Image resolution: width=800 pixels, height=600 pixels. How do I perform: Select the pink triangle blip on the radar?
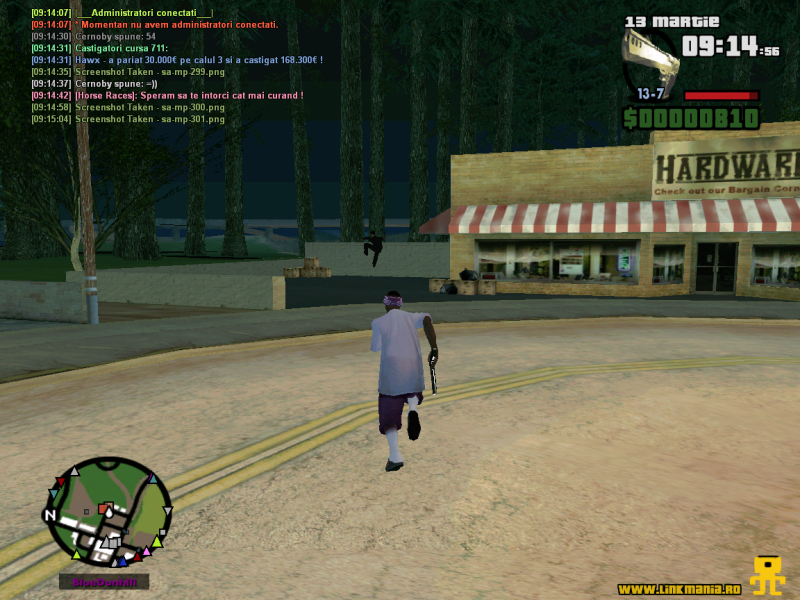coord(147,549)
